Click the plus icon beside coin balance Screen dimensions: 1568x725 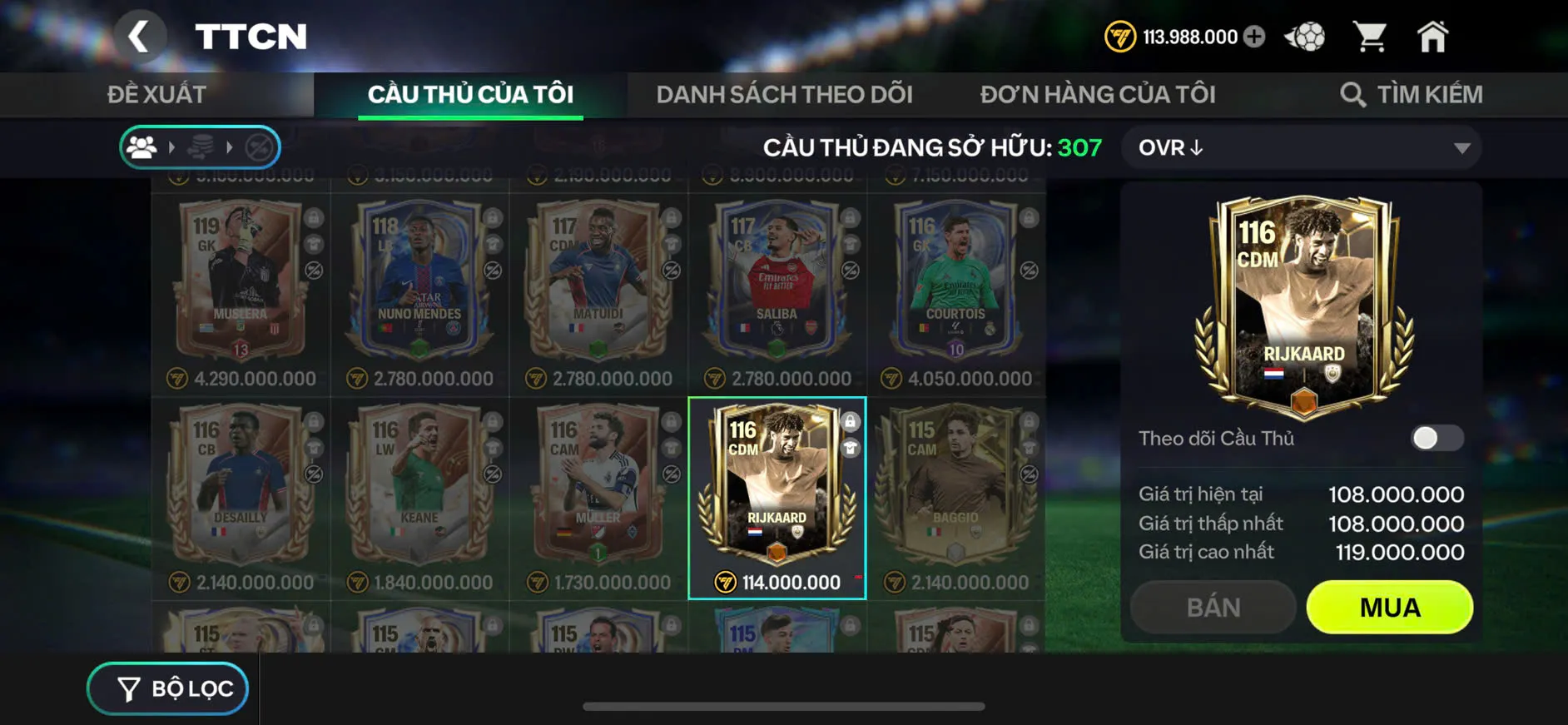tap(1255, 36)
